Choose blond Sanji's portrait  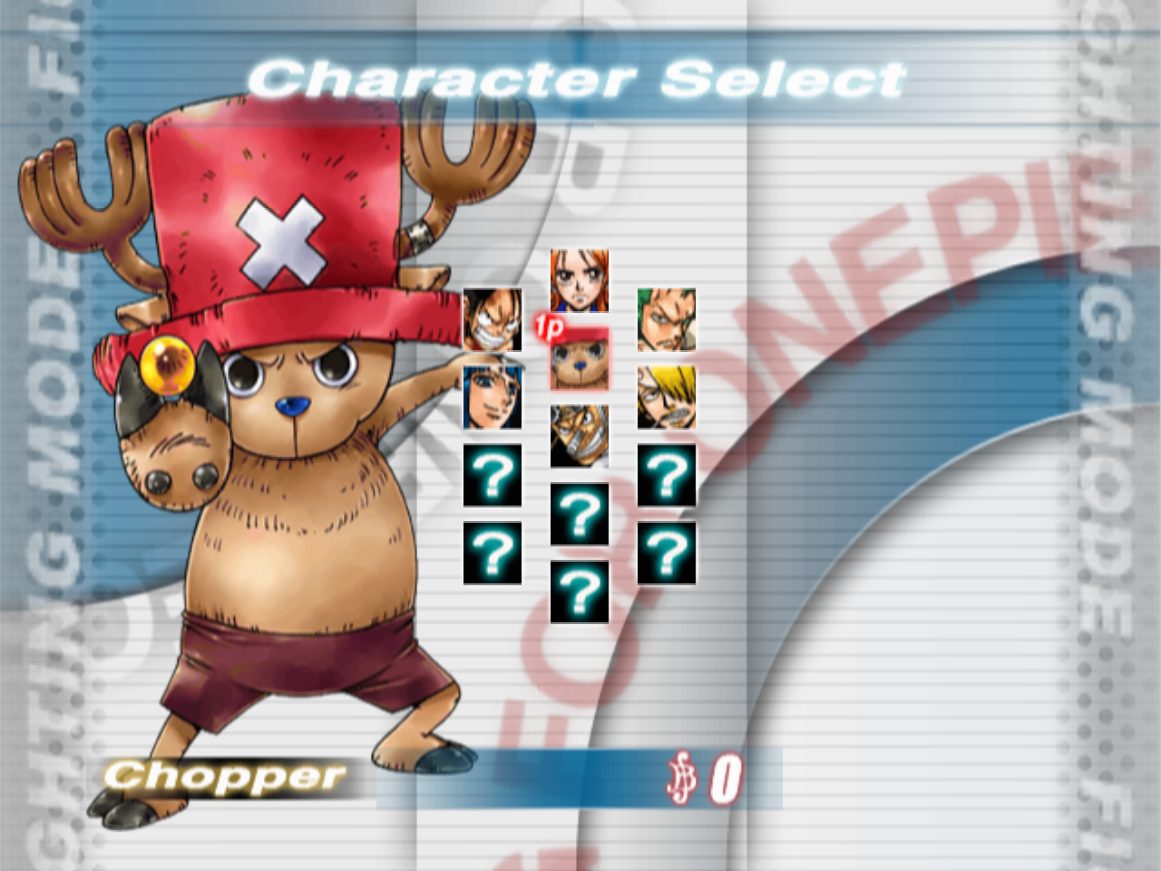click(666, 397)
